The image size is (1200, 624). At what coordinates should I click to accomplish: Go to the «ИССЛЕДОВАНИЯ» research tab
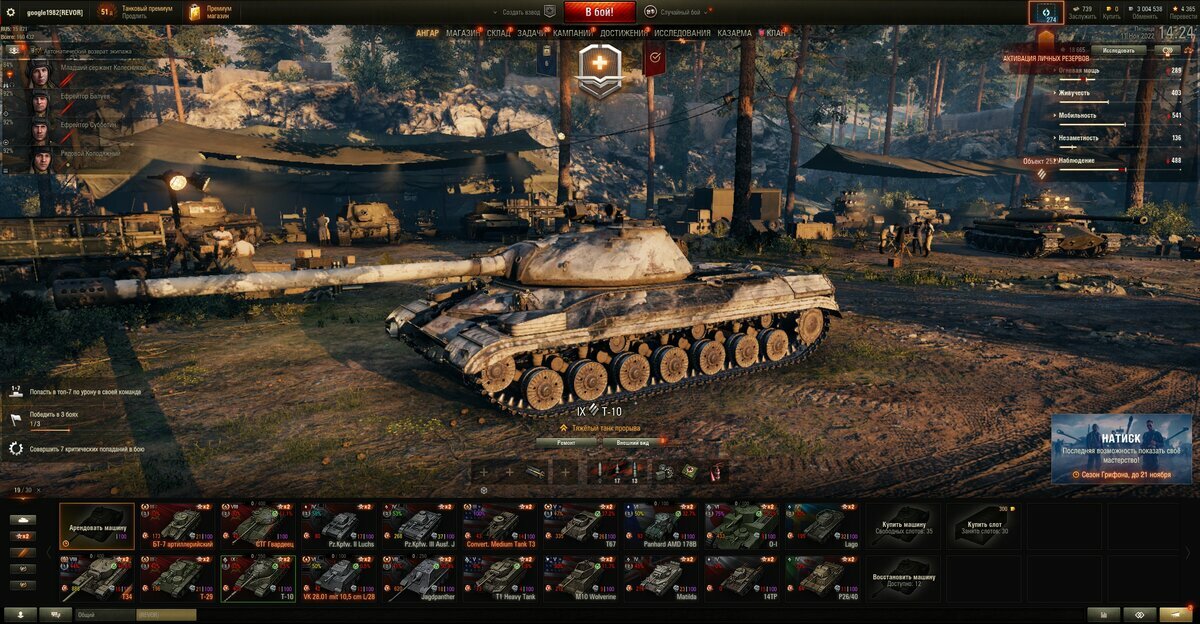click(683, 33)
